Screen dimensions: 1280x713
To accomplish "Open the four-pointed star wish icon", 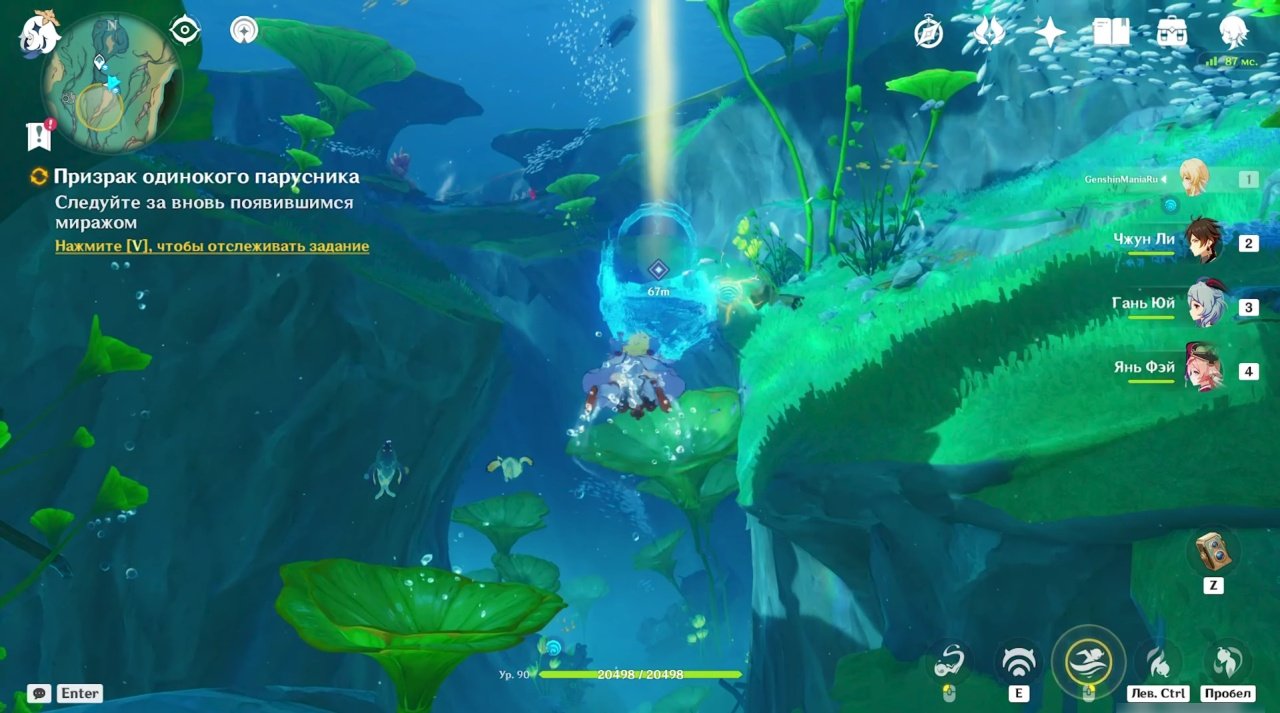I will (1050, 33).
